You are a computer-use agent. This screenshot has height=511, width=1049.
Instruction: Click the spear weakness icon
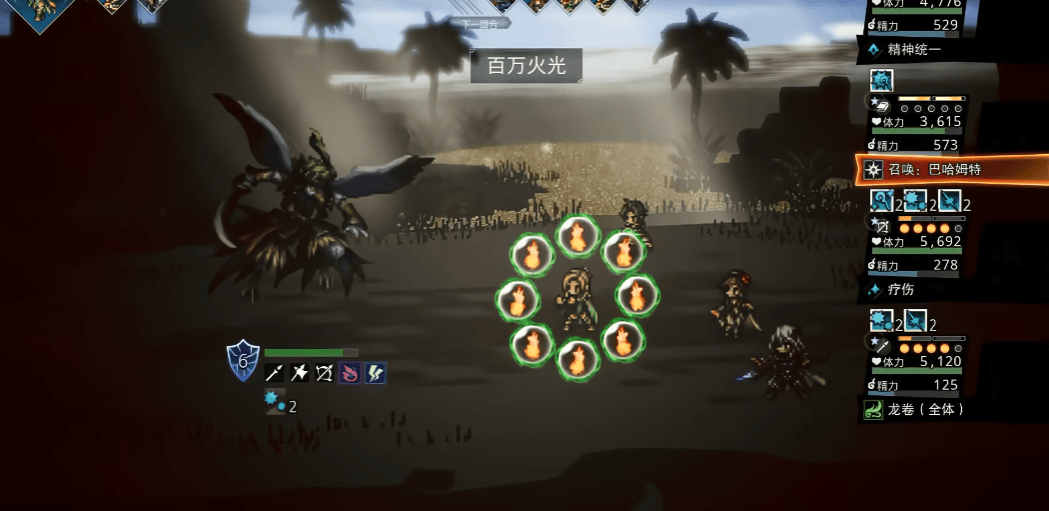(275, 373)
